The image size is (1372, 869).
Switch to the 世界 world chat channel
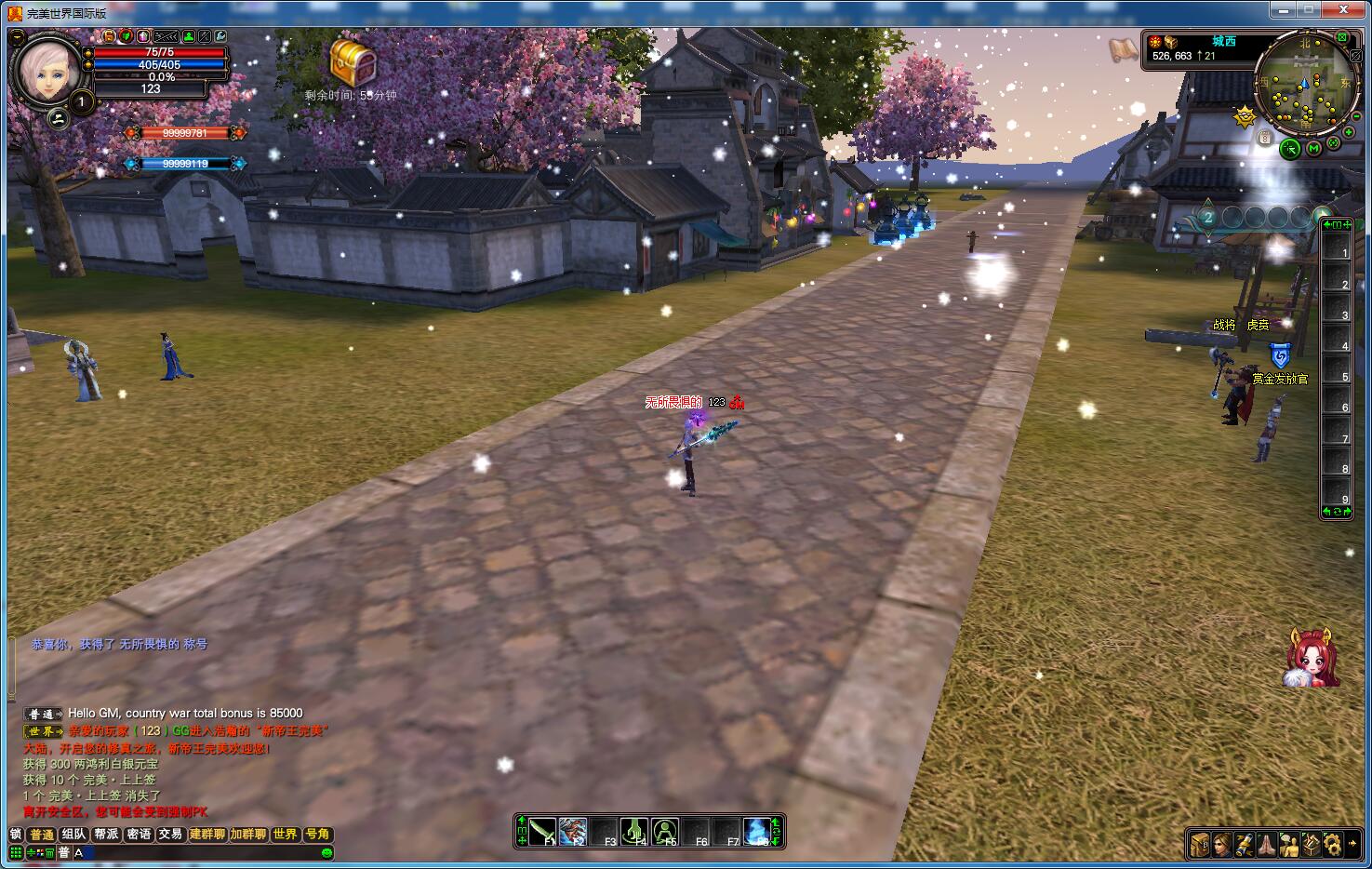[x=286, y=835]
